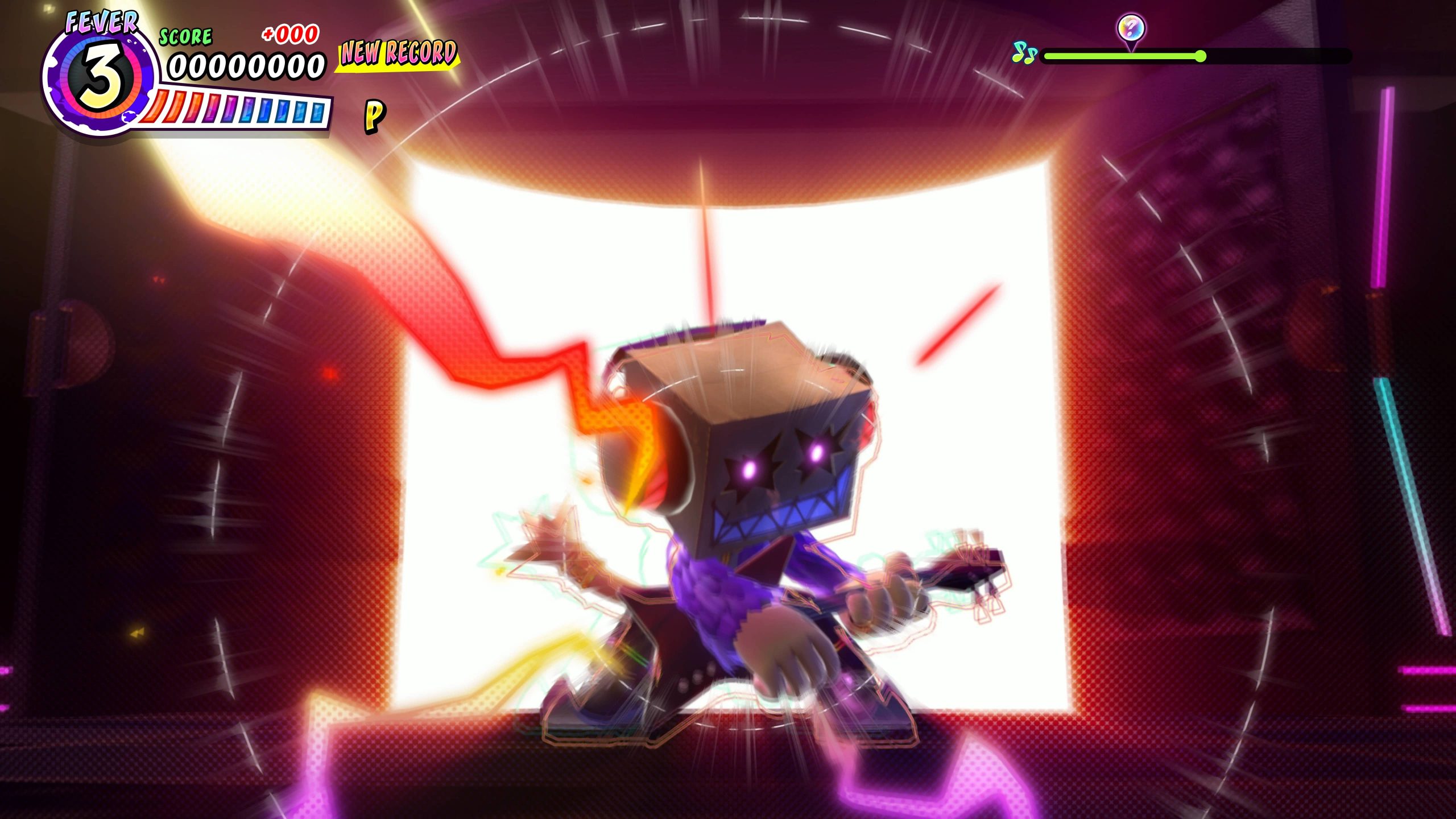Viewport: 1456px width, 819px height.
Task: Click the Fever badge showing number 3
Action: pos(100,78)
